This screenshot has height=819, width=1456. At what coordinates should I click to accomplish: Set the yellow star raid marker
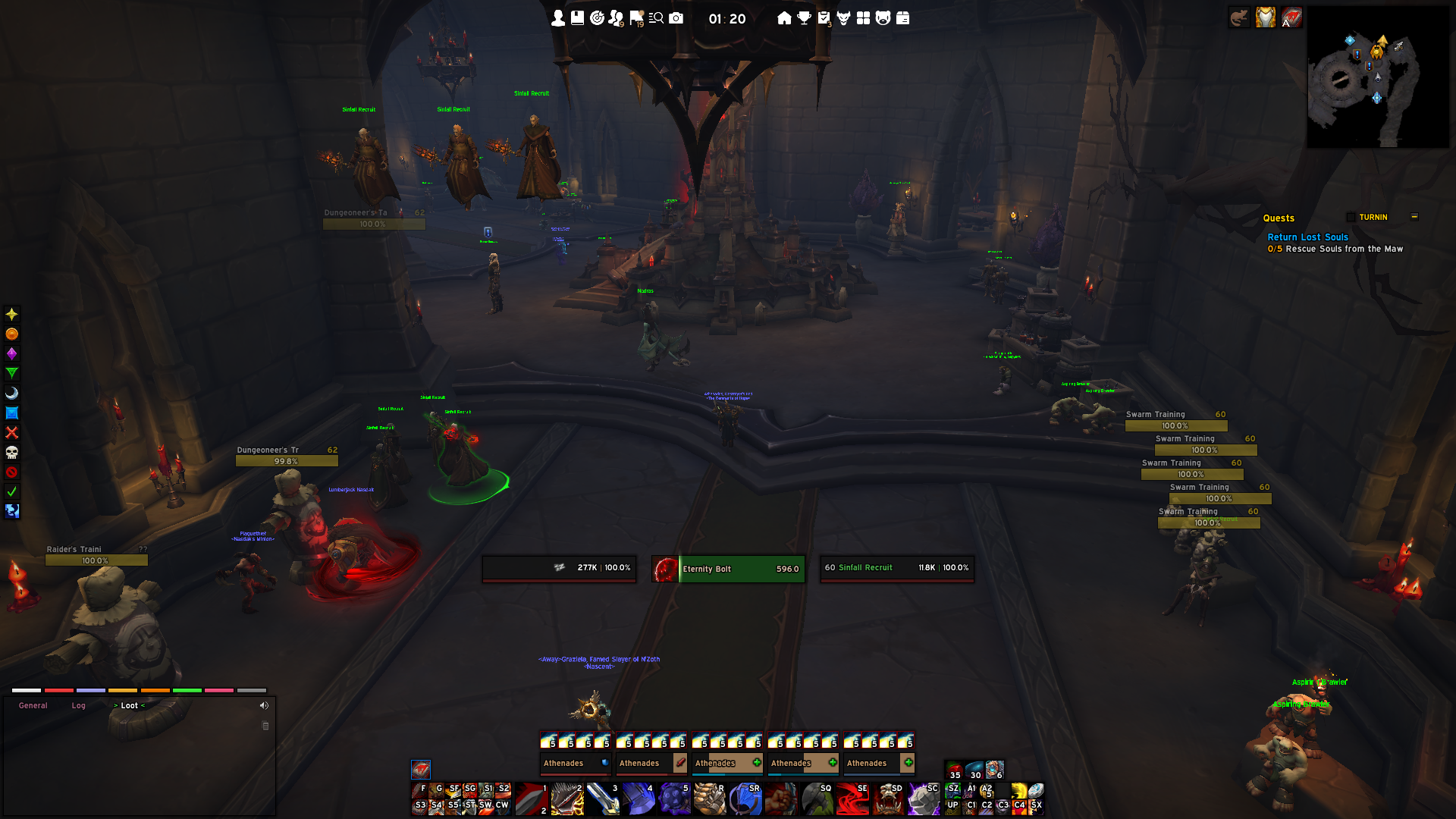pyautogui.click(x=12, y=314)
